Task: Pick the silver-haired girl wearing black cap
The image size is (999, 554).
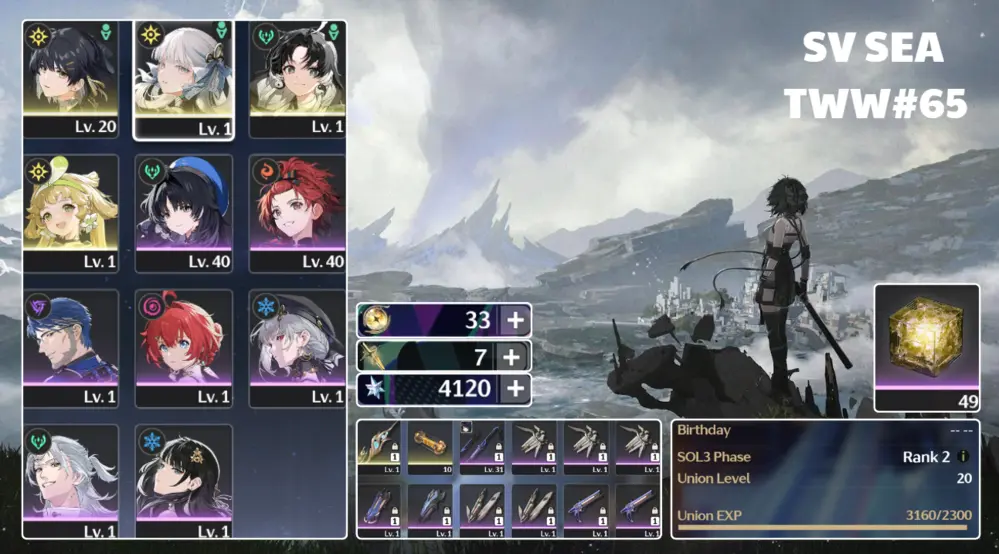Action: click(297, 346)
